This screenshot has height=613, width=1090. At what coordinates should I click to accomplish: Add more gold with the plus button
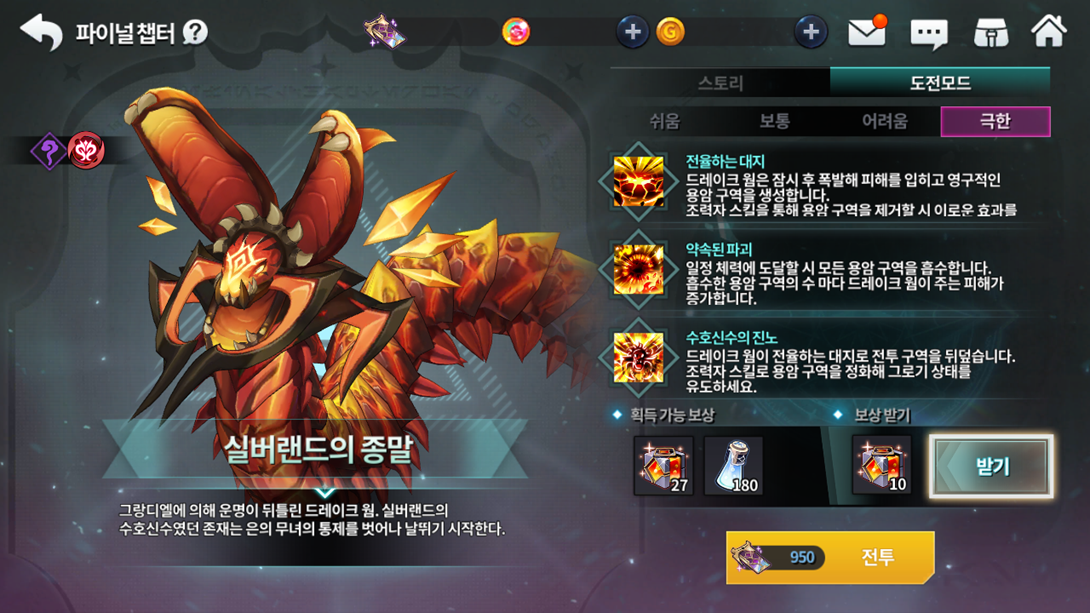coord(810,32)
